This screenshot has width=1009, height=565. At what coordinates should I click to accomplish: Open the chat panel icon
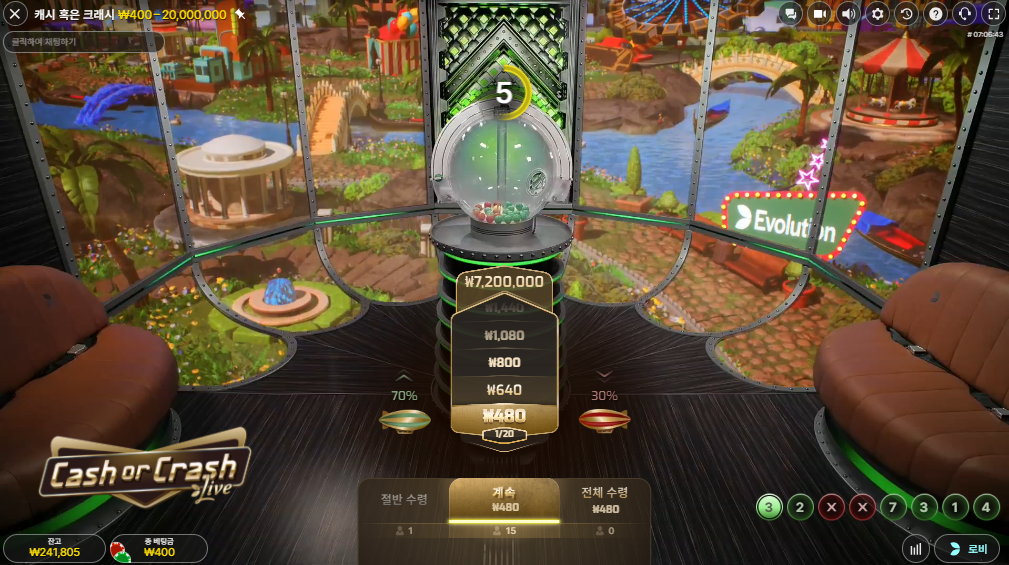tap(790, 14)
